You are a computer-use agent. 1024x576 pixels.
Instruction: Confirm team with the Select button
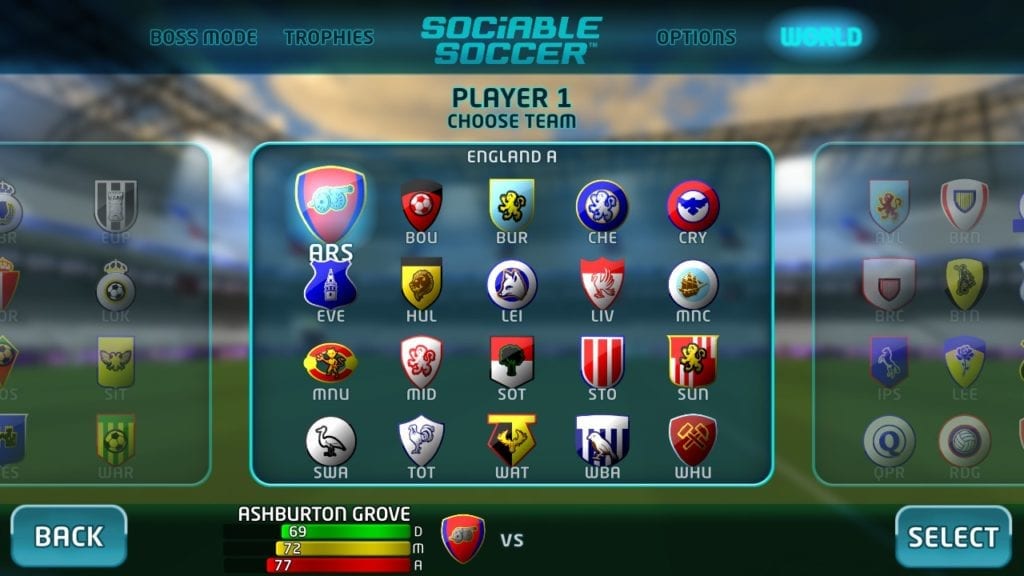click(952, 536)
